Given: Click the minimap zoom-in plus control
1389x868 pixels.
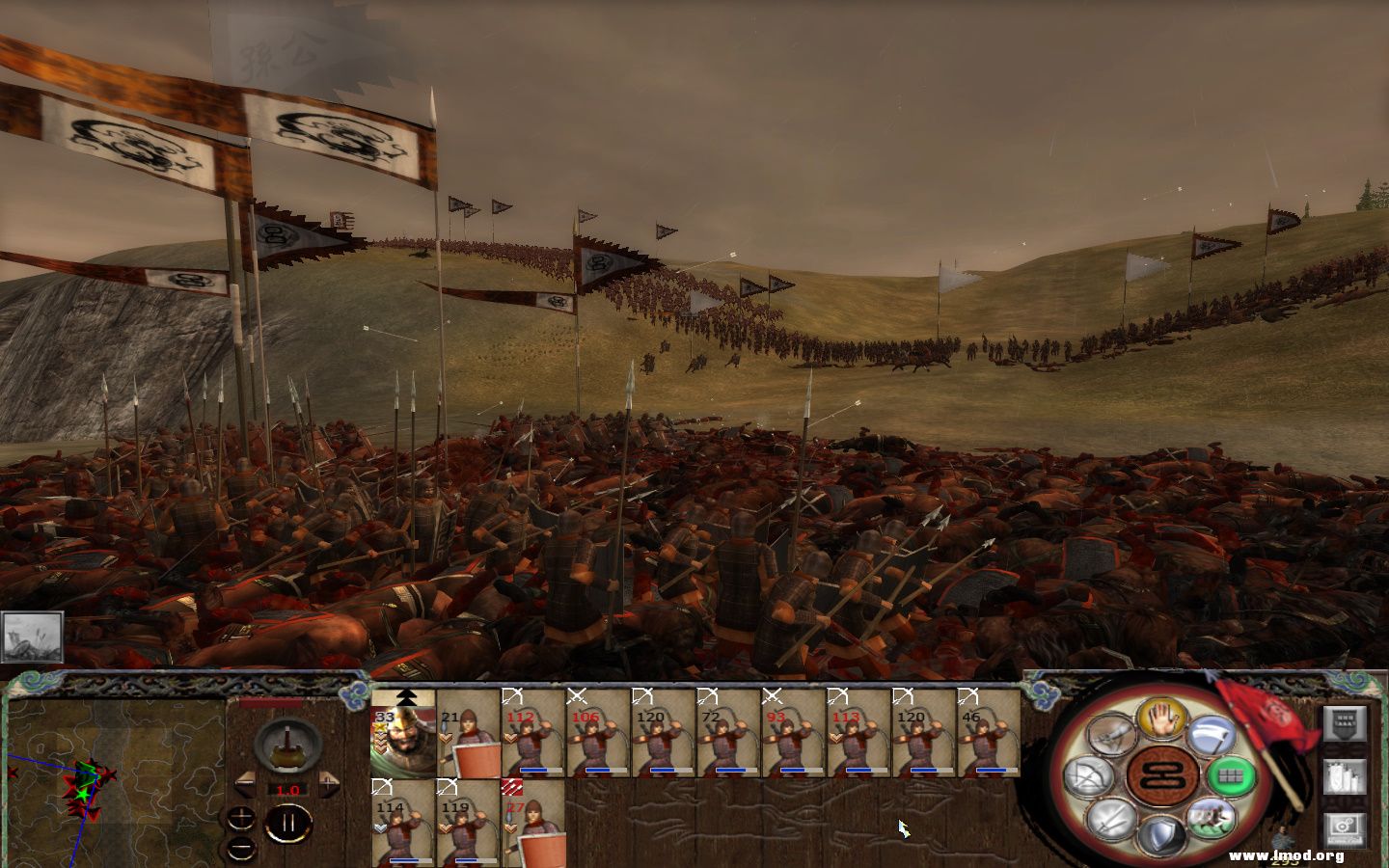Looking at the screenshot, I should pos(240,817).
